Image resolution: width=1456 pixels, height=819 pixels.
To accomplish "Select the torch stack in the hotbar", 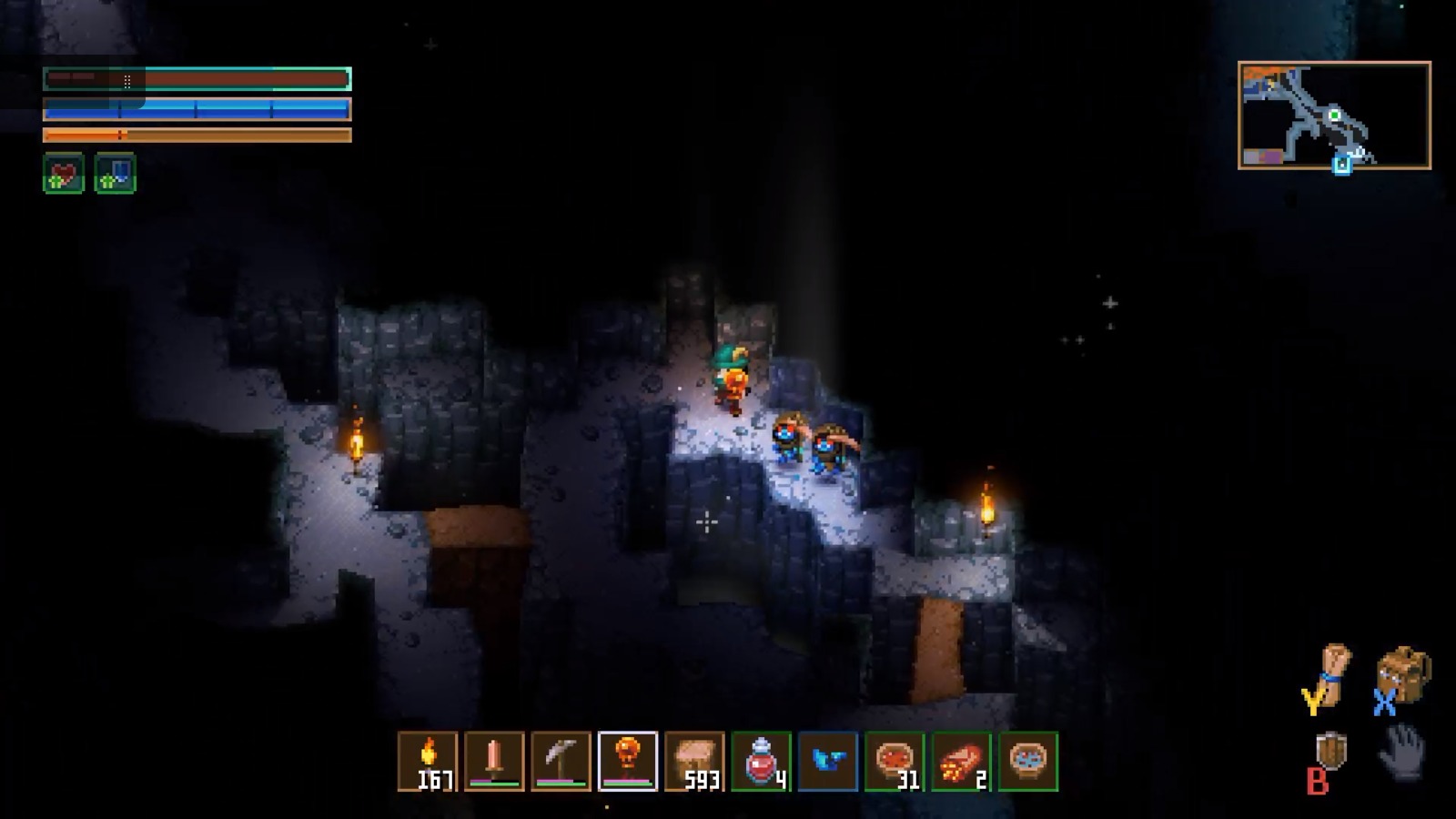I will click(x=428, y=761).
